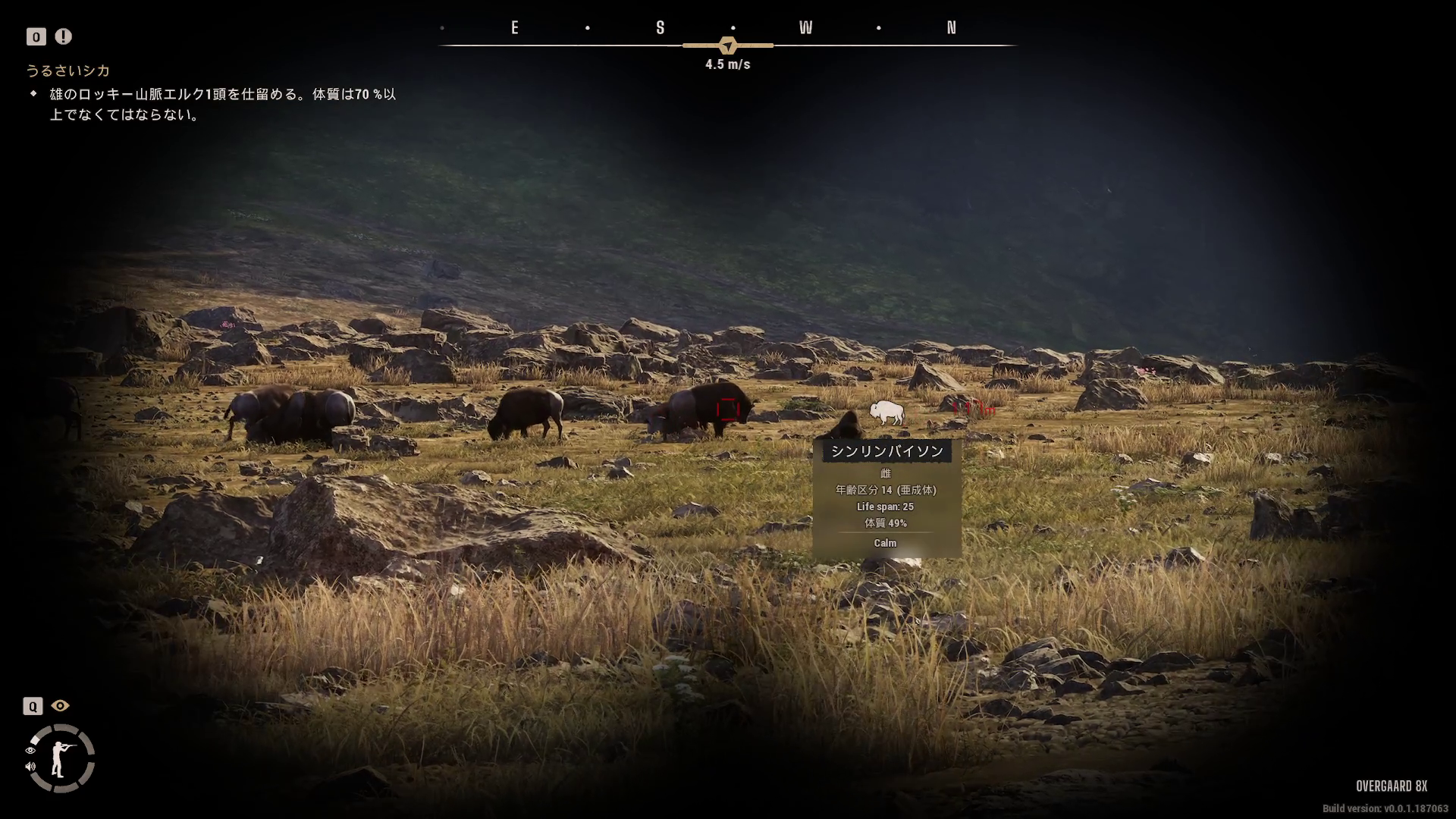Toggle hunter sense via the golden eye icon
Screen dimensions: 1456x819
[x=60, y=706]
